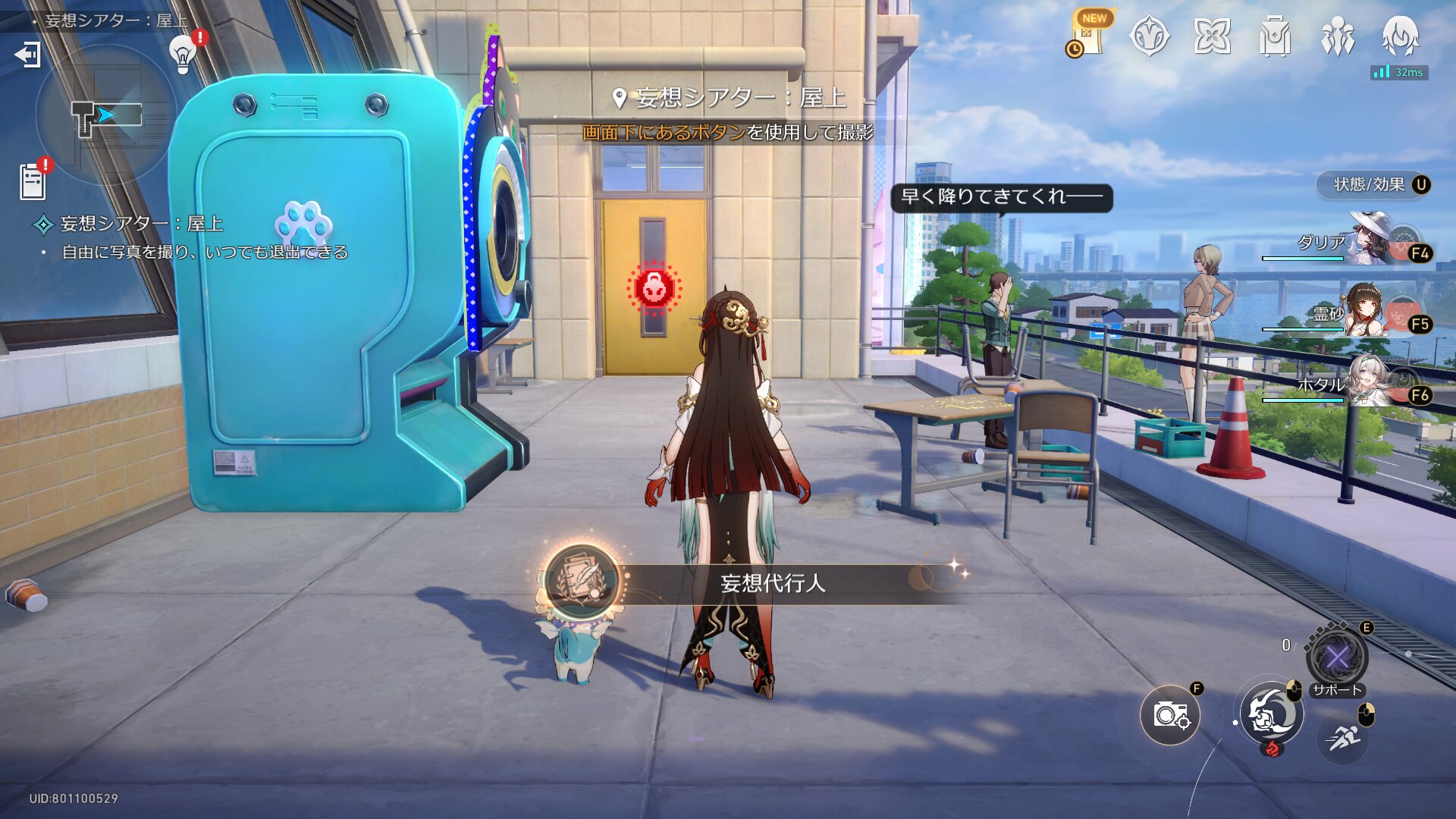
Task: Use the サポート support skill
Action: pyautogui.click(x=1337, y=657)
